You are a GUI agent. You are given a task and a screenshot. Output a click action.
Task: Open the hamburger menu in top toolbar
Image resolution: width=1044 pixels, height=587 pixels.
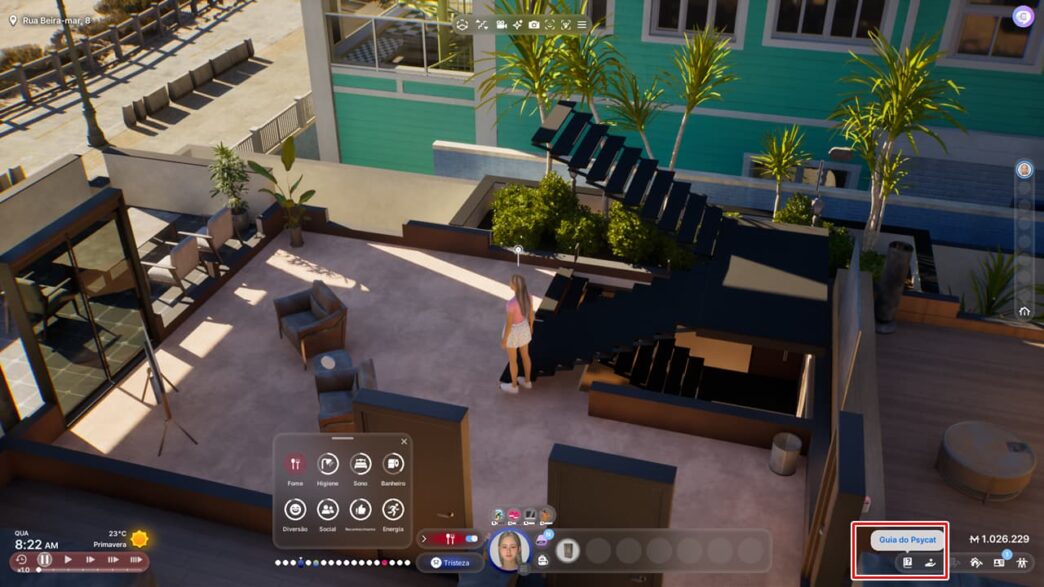(x=582, y=24)
